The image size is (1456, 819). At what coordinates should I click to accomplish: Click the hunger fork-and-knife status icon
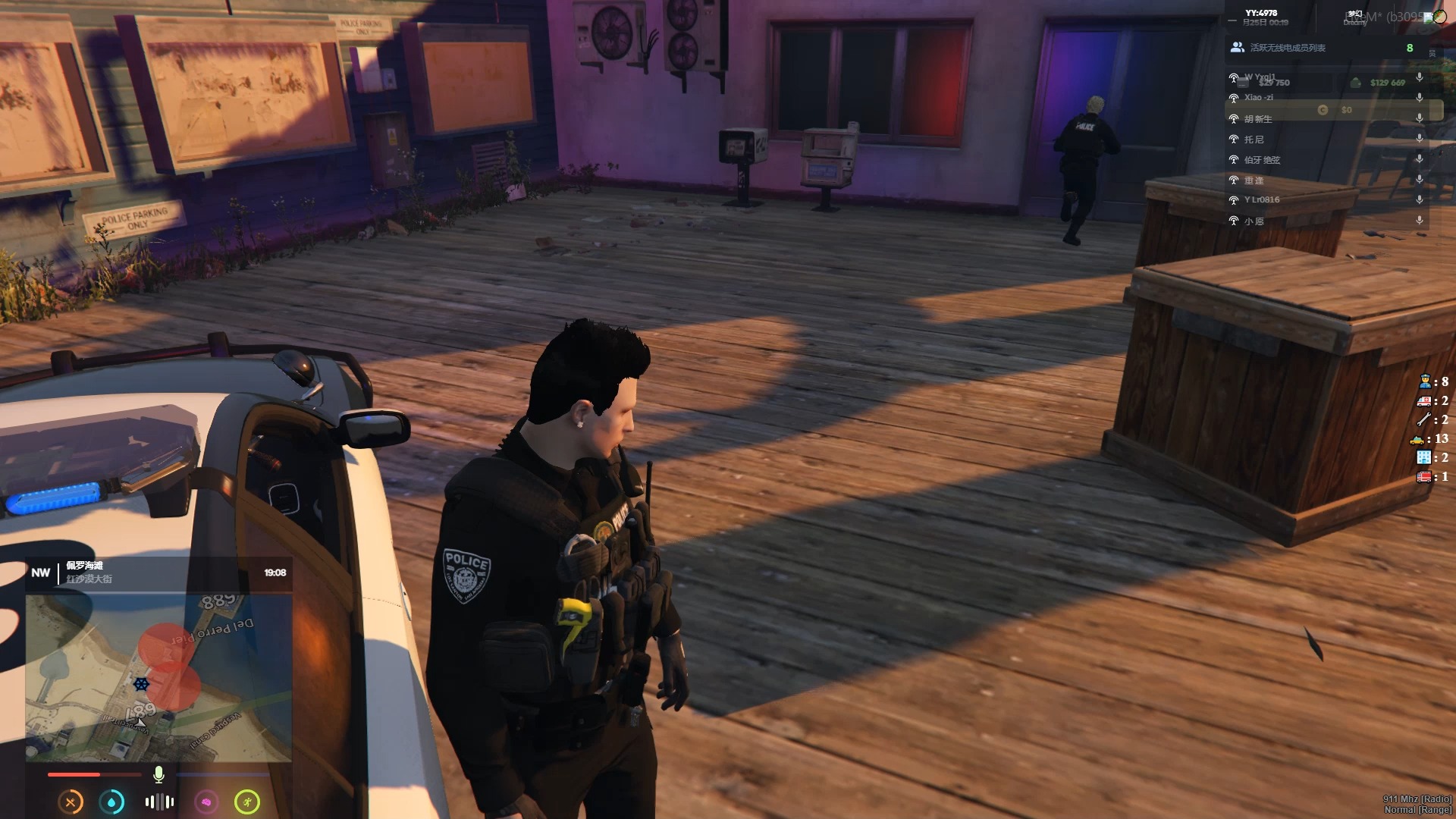coord(71,802)
